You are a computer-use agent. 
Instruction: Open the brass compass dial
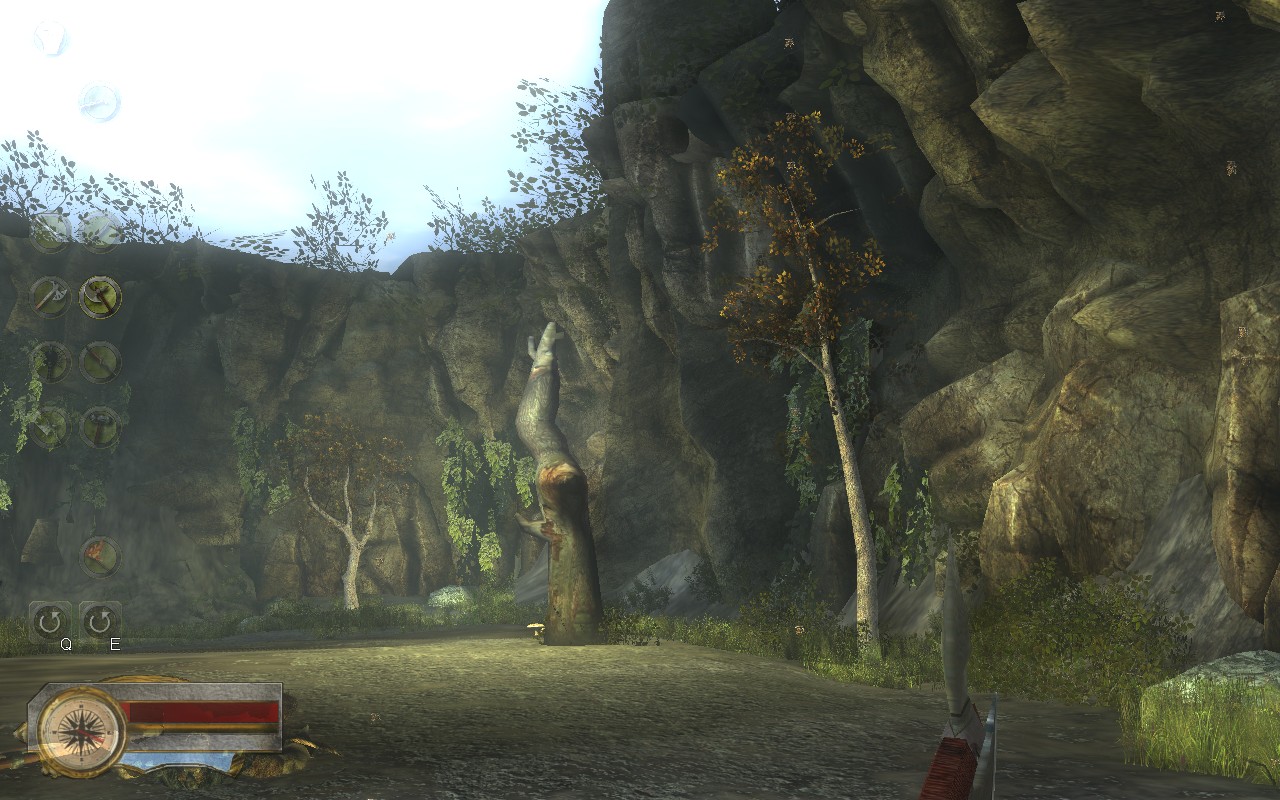click(81, 732)
